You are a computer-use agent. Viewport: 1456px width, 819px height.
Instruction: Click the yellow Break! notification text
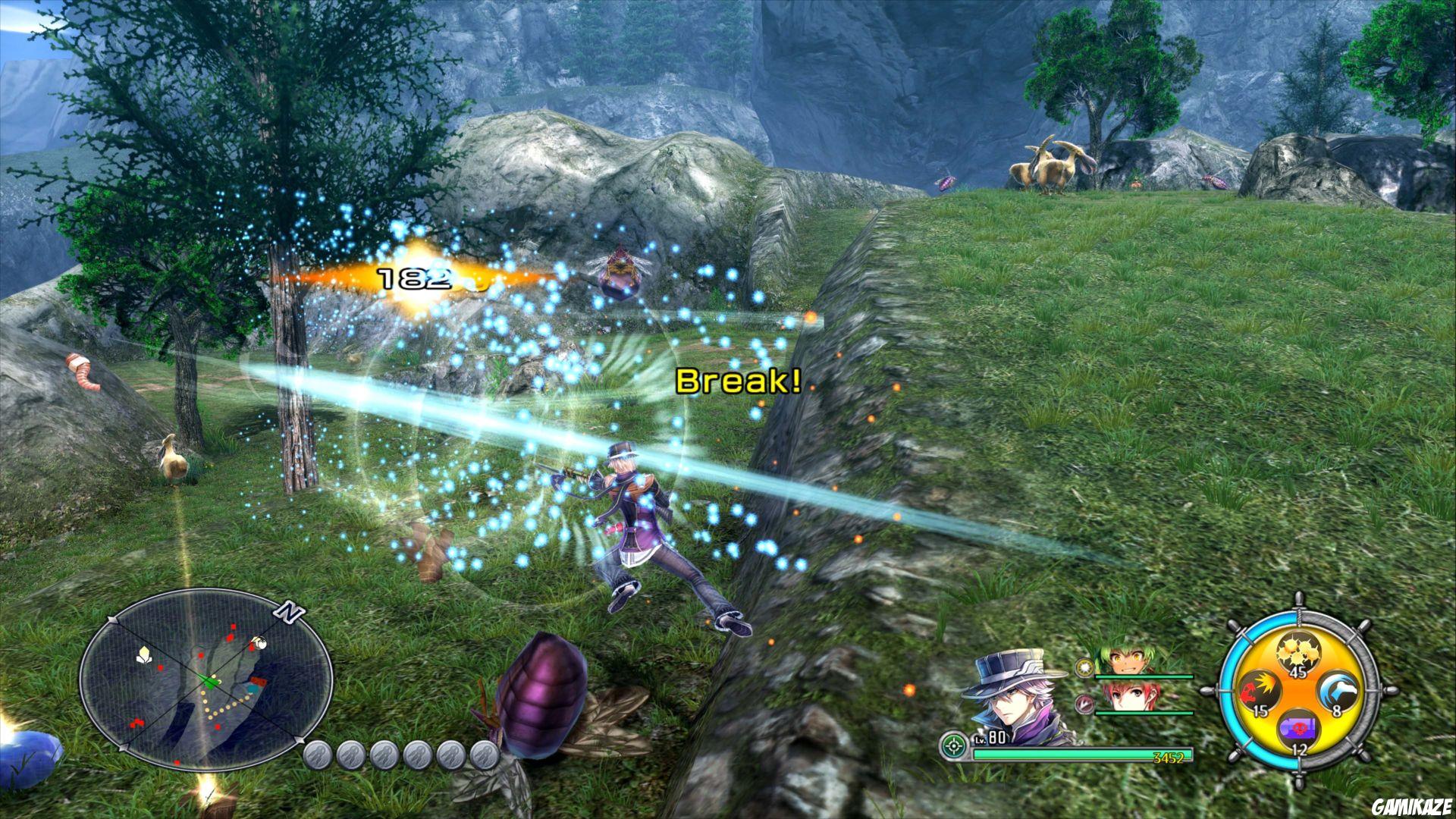(739, 381)
